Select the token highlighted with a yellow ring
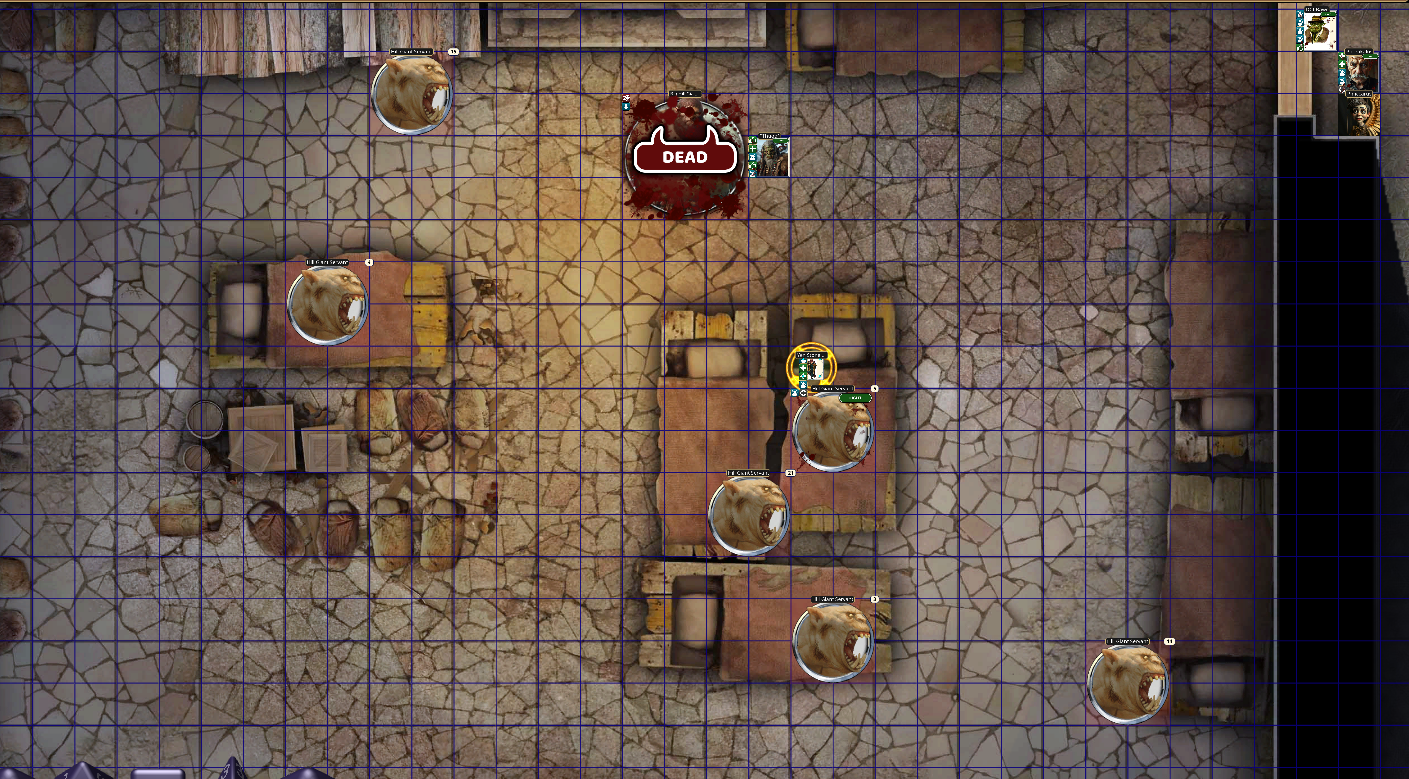1409x779 pixels. 810,366
